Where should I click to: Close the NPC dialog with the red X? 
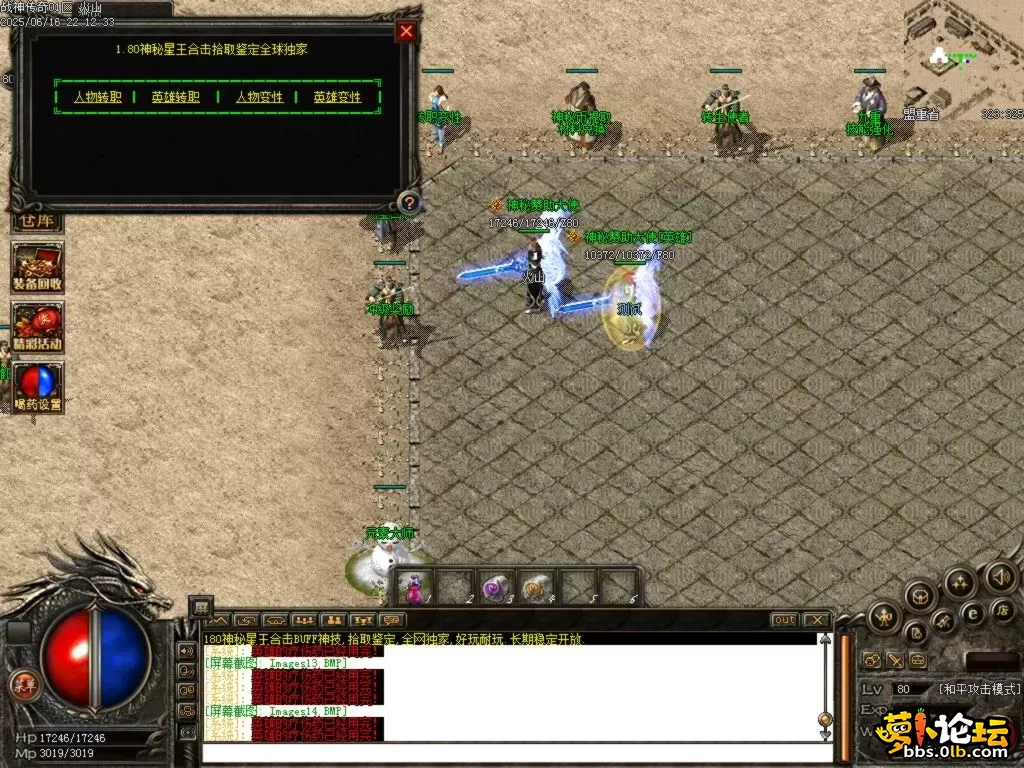pos(406,32)
